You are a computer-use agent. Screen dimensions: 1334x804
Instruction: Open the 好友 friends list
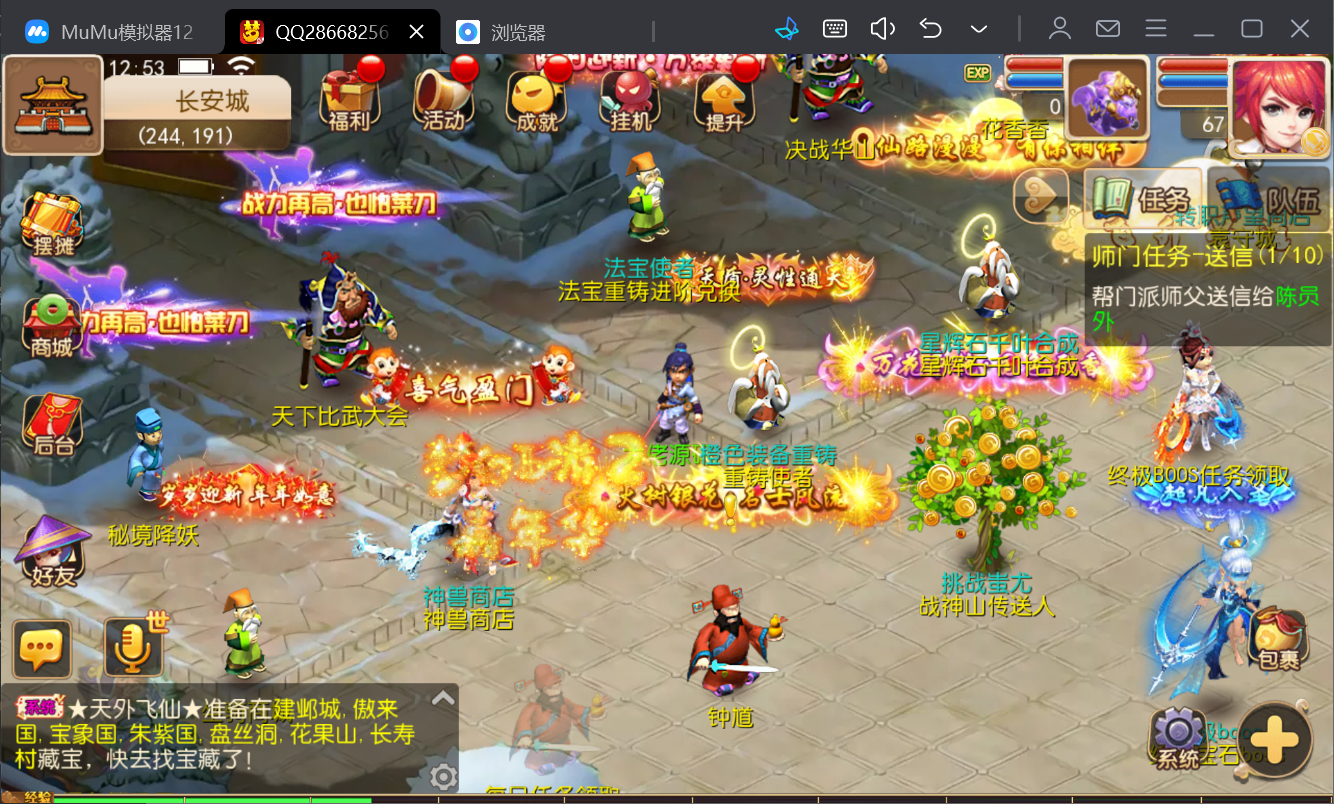[52, 551]
